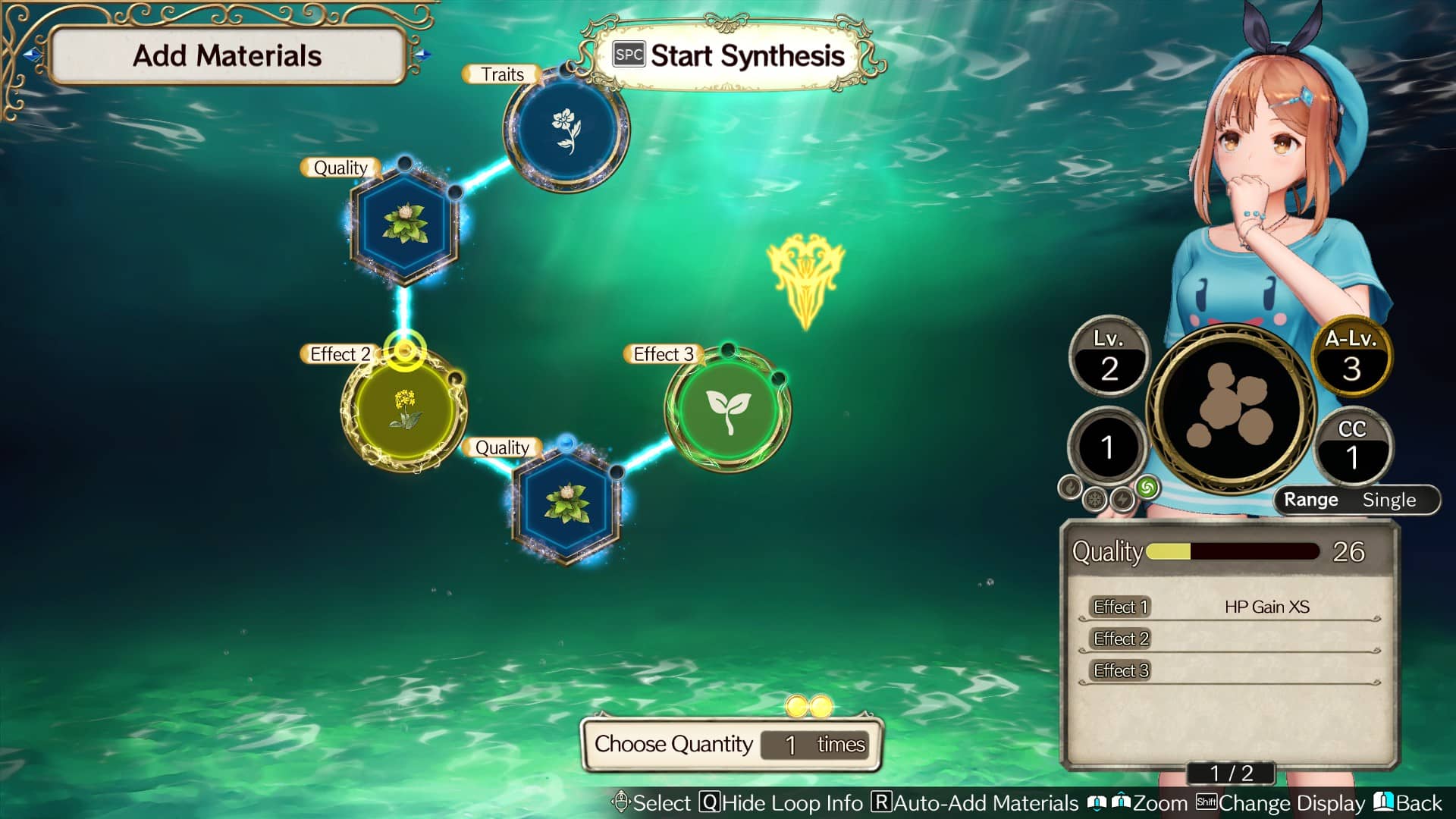The width and height of the screenshot is (1456, 819).
Task: Cycle Add Materials with the right arrow
Action: coord(423,55)
